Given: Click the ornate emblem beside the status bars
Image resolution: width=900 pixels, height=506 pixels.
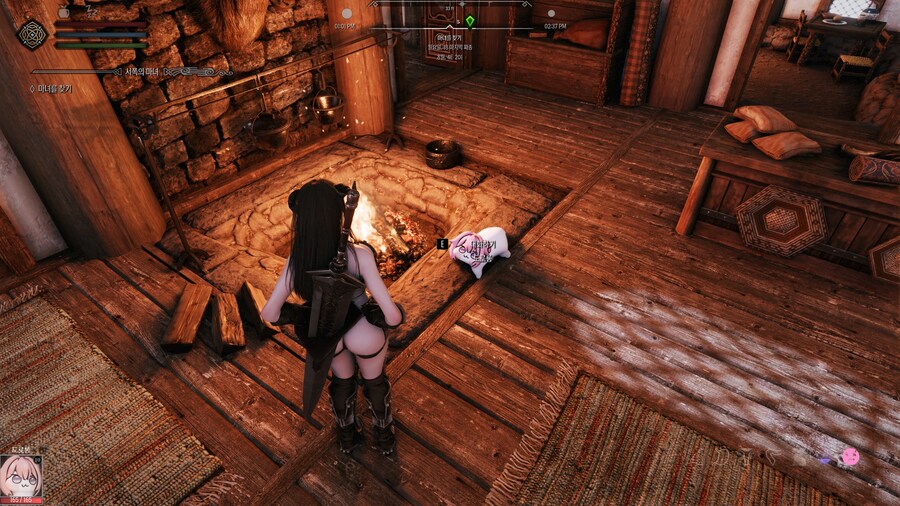Looking at the screenshot, I should tap(33, 33).
